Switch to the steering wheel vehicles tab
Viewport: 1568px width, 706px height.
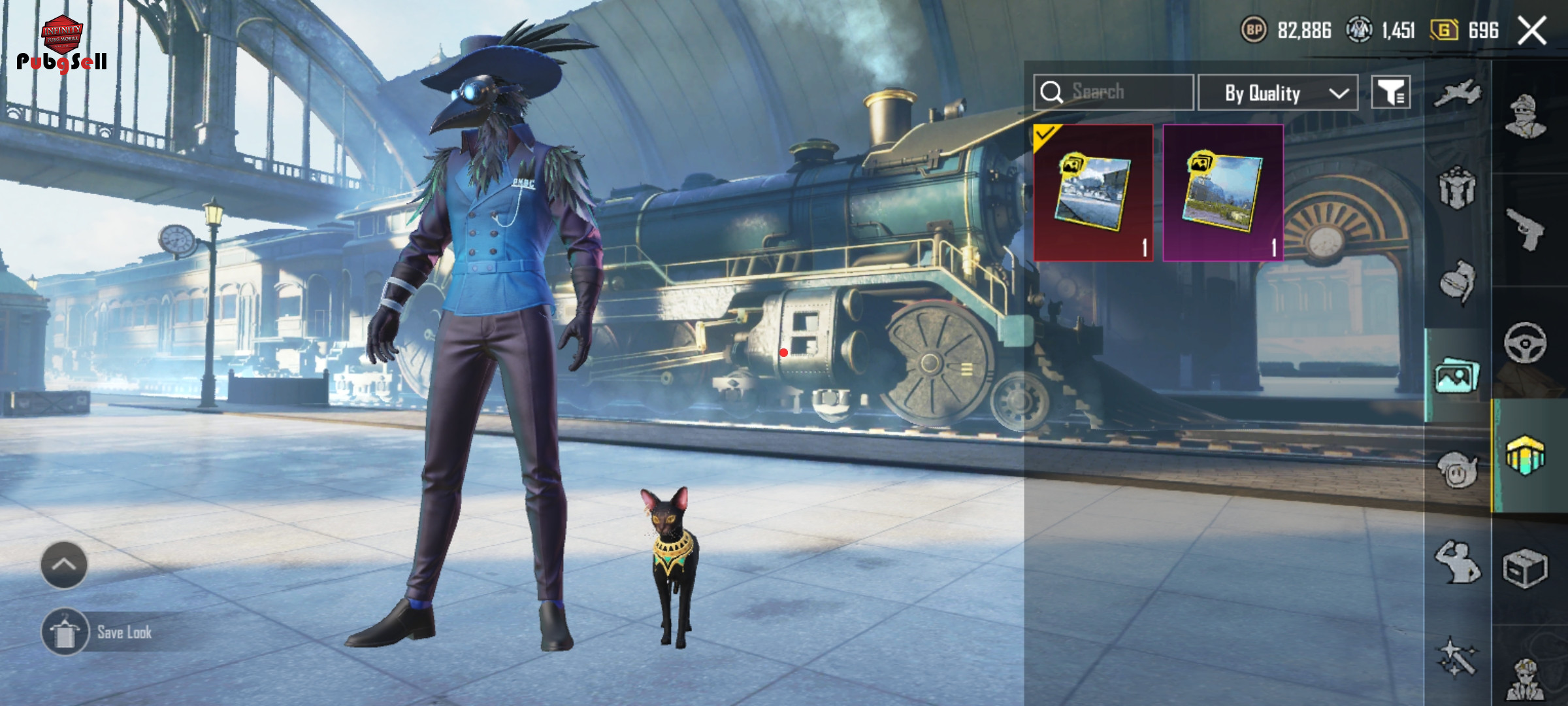[1526, 343]
